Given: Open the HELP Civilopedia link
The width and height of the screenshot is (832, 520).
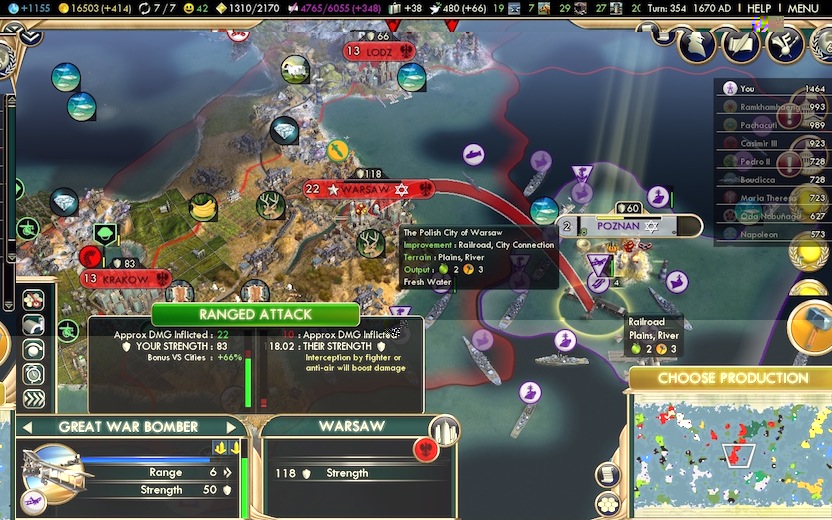Looking at the screenshot, I should pyautogui.click(x=759, y=8).
